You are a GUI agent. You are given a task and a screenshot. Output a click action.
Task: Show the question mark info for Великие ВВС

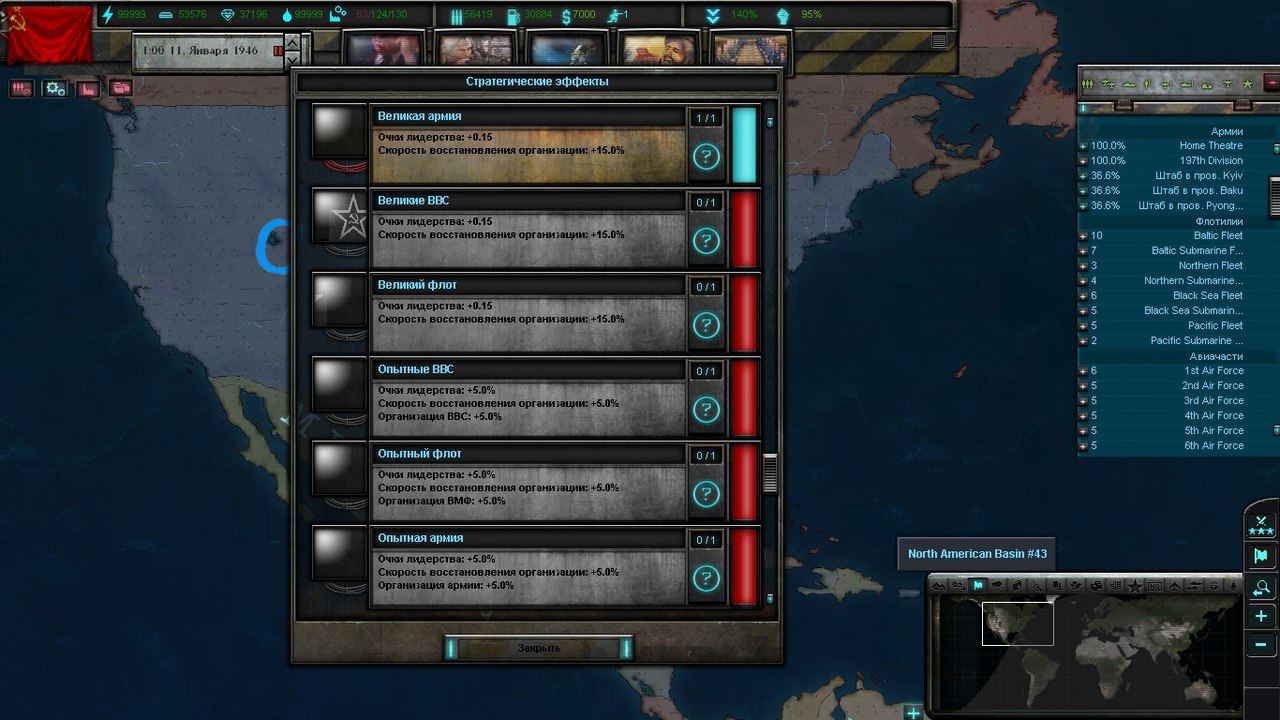[706, 241]
